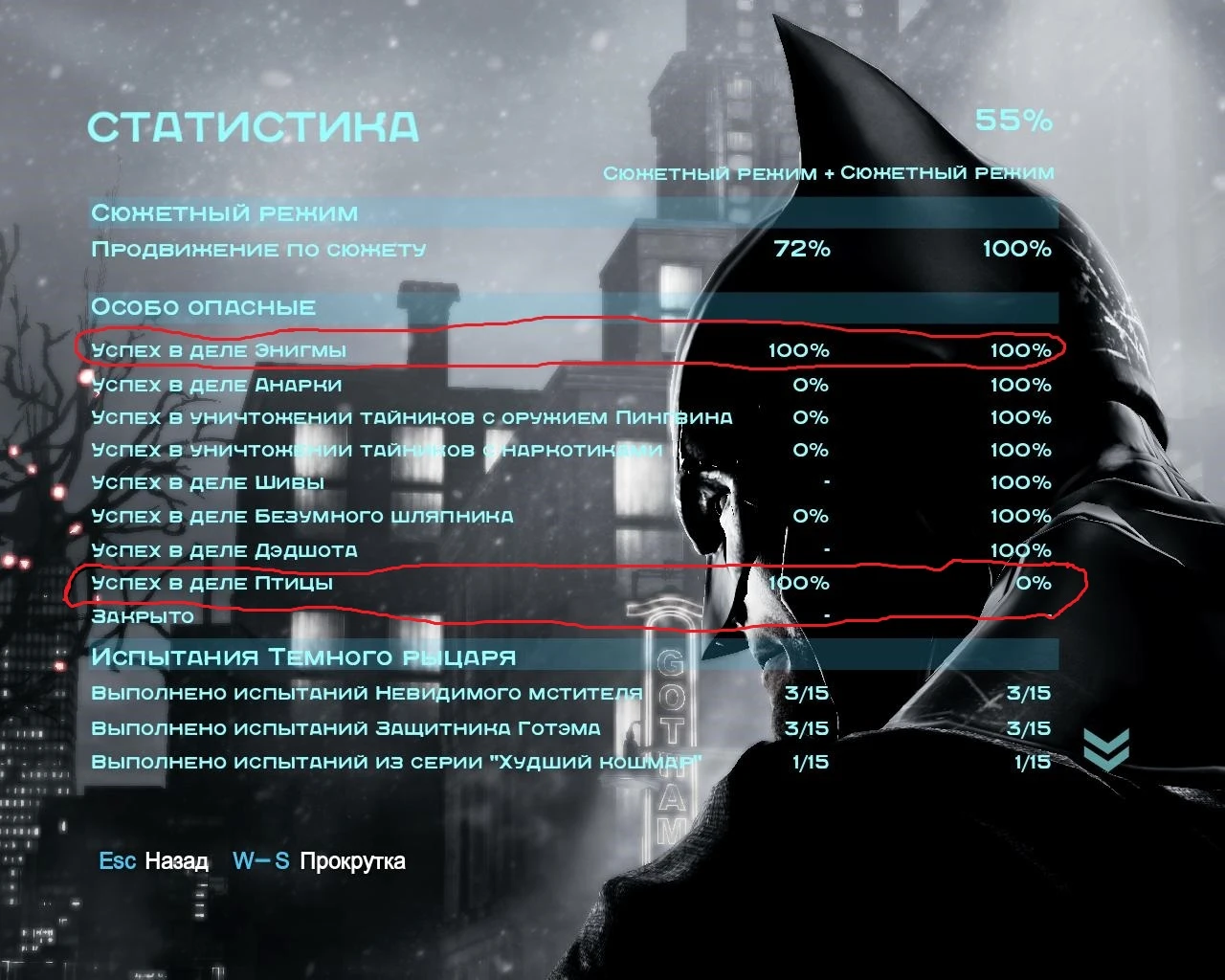The width and height of the screenshot is (1225, 980).
Task: Click the overall 55% completion indicator
Action: (1013, 122)
